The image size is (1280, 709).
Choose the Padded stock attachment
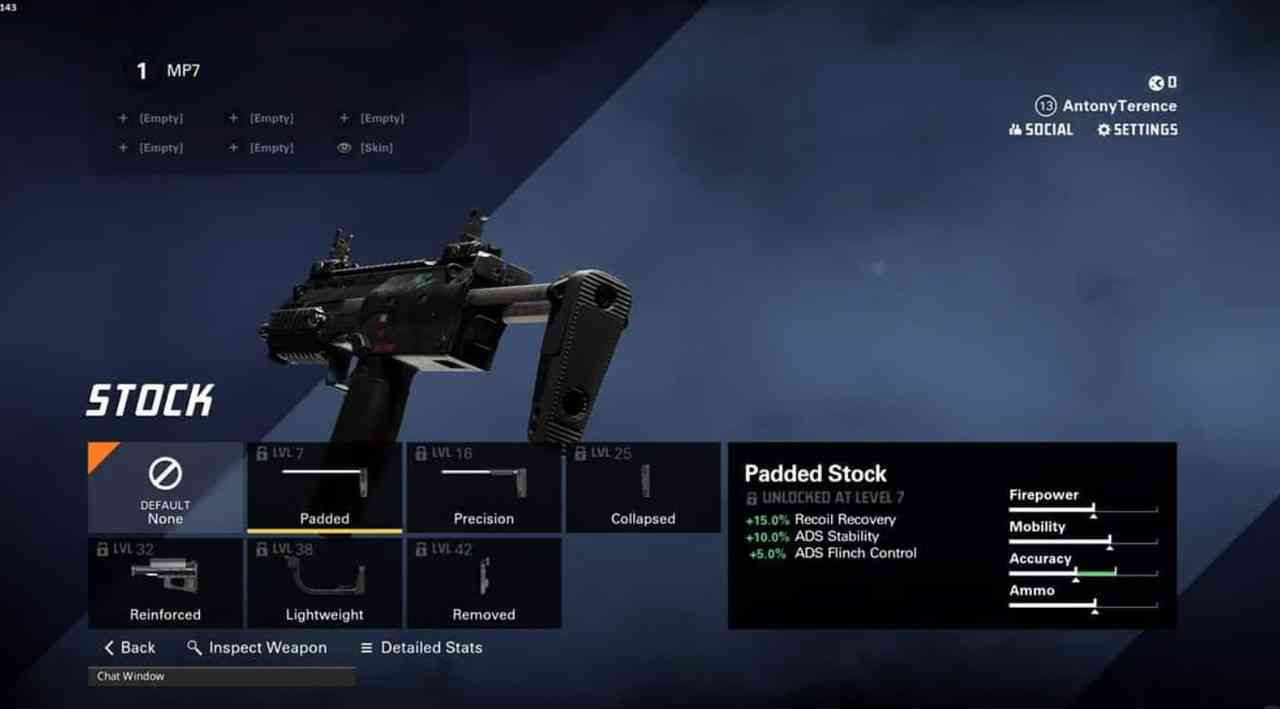tap(324, 487)
